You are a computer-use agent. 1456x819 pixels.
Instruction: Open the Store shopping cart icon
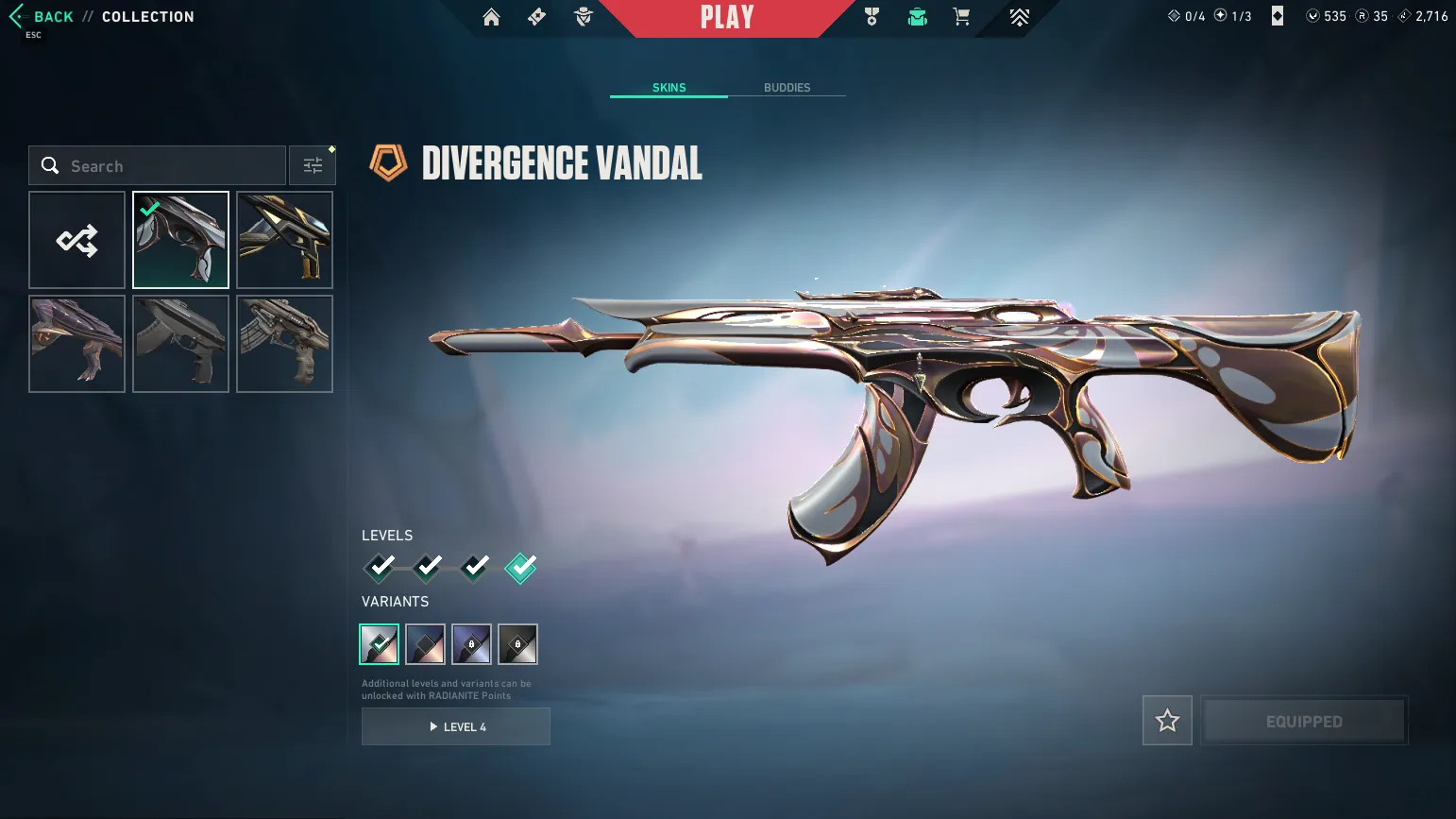coord(960,16)
